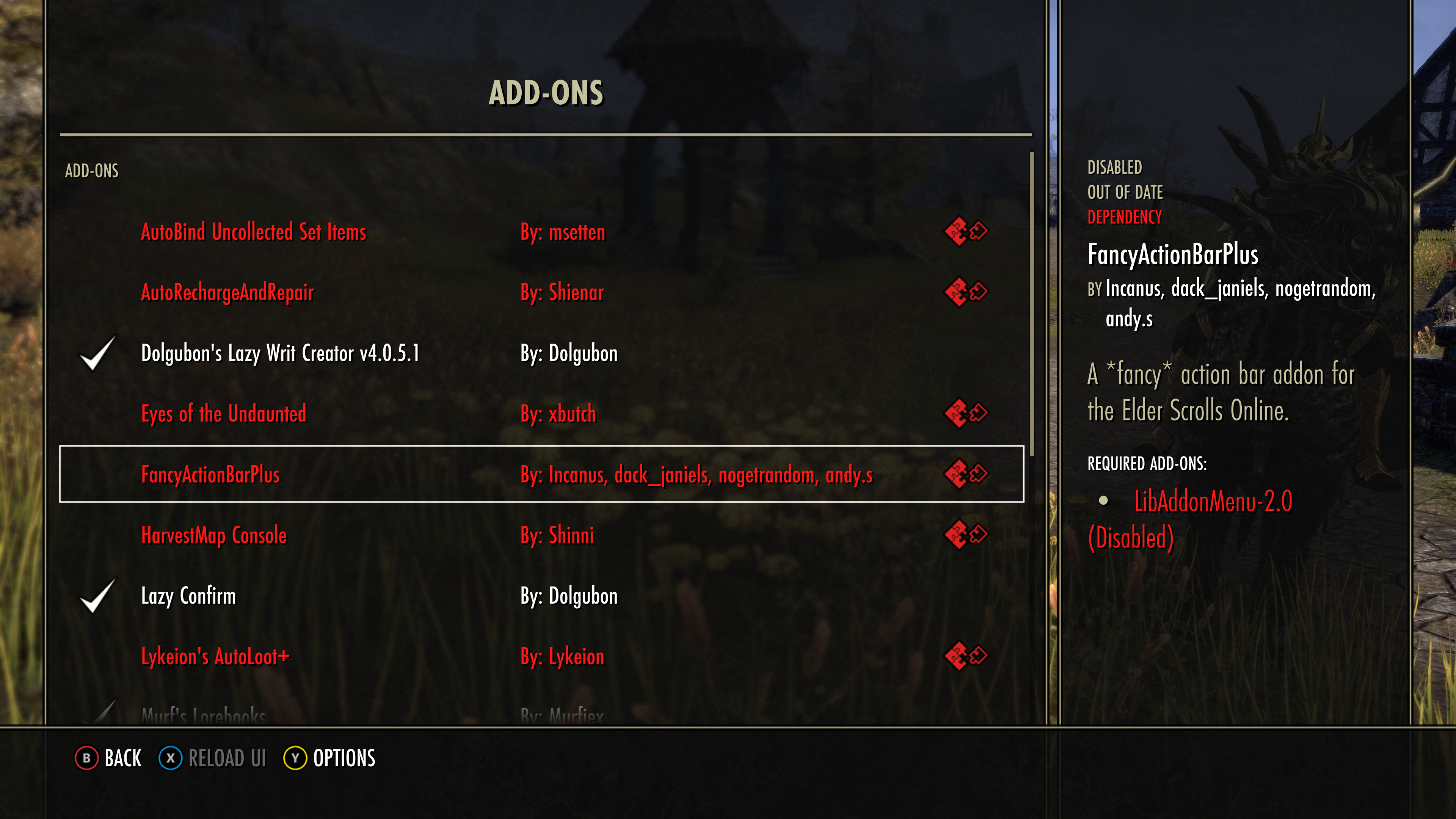This screenshot has height=819, width=1456.
Task: Click the X reload UI button icon
Action: 171,758
